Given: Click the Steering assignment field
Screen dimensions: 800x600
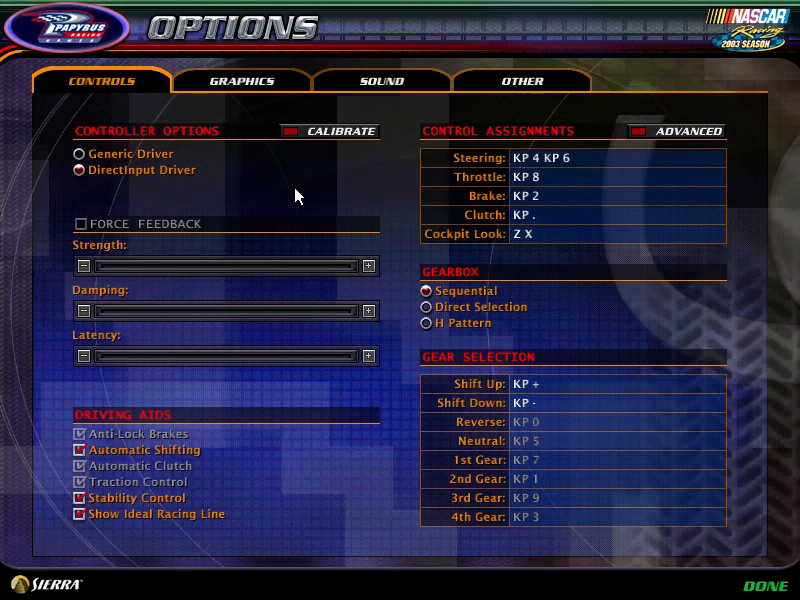Looking at the screenshot, I should click(616, 158).
